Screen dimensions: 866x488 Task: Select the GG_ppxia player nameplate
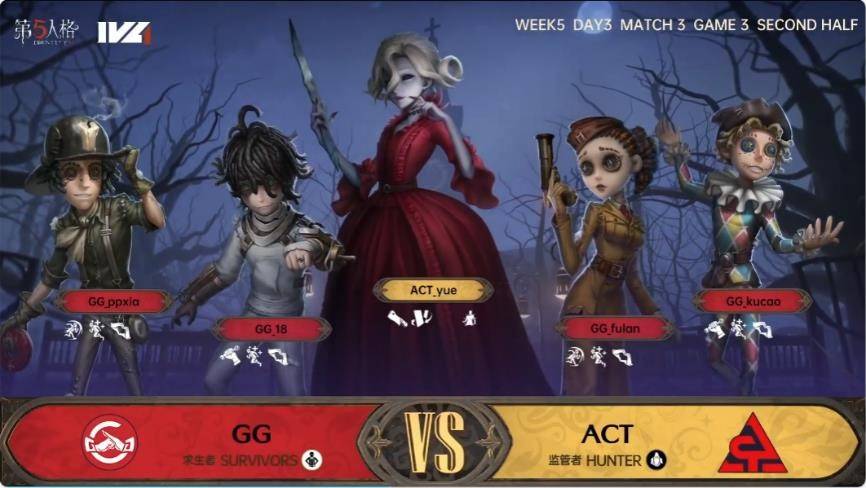112,301
